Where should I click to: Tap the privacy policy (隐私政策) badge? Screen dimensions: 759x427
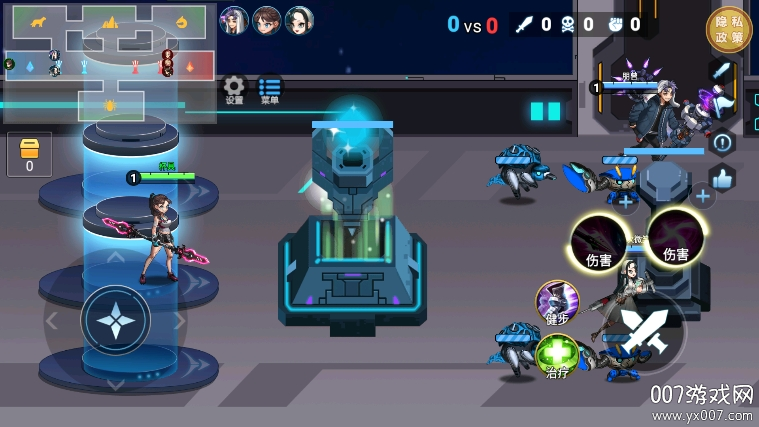728,29
